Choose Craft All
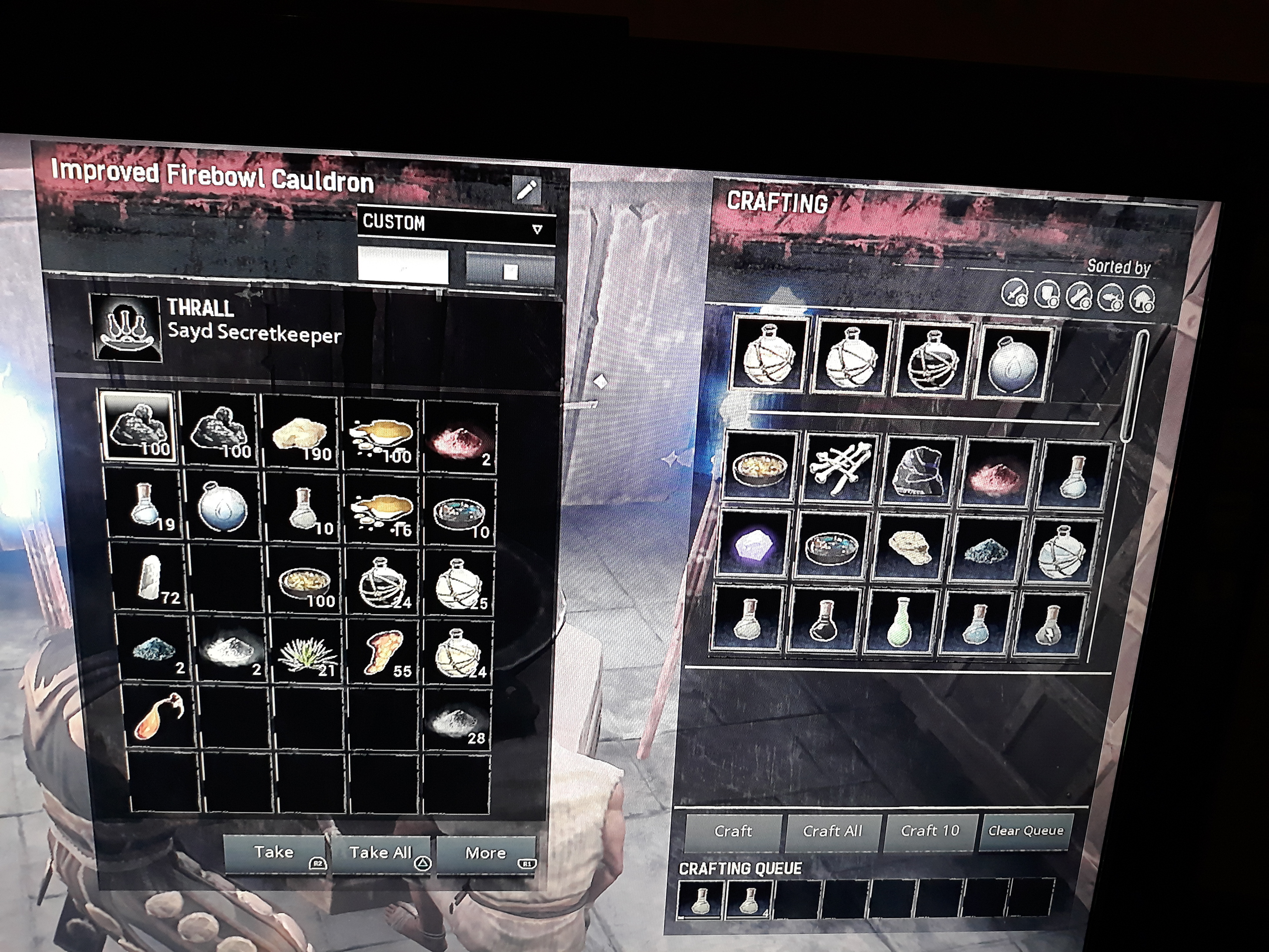Image resolution: width=1269 pixels, height=952 pixels. pos(832,831)
